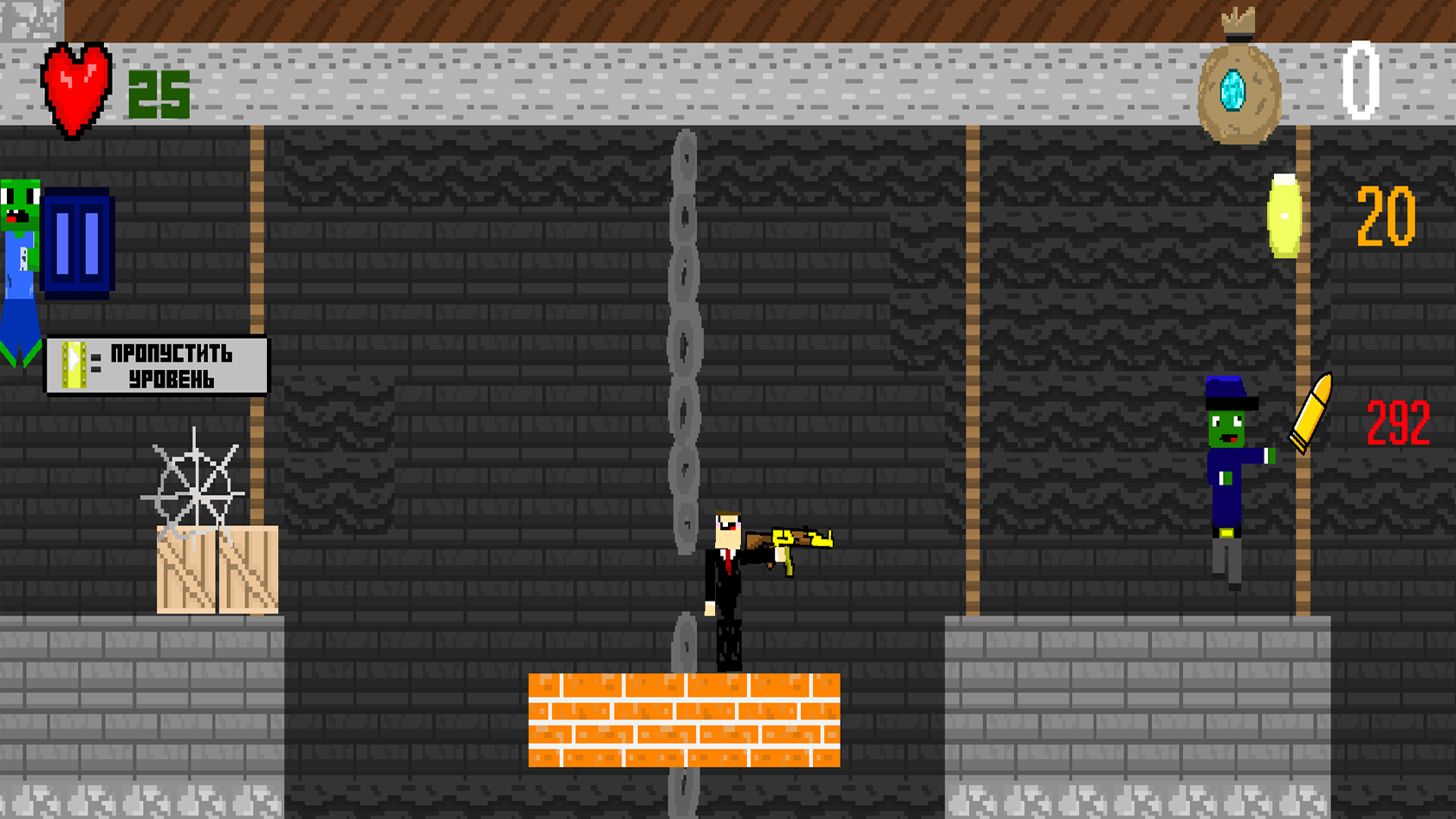Click the hanging chain in the center

[x=684, y=347]
